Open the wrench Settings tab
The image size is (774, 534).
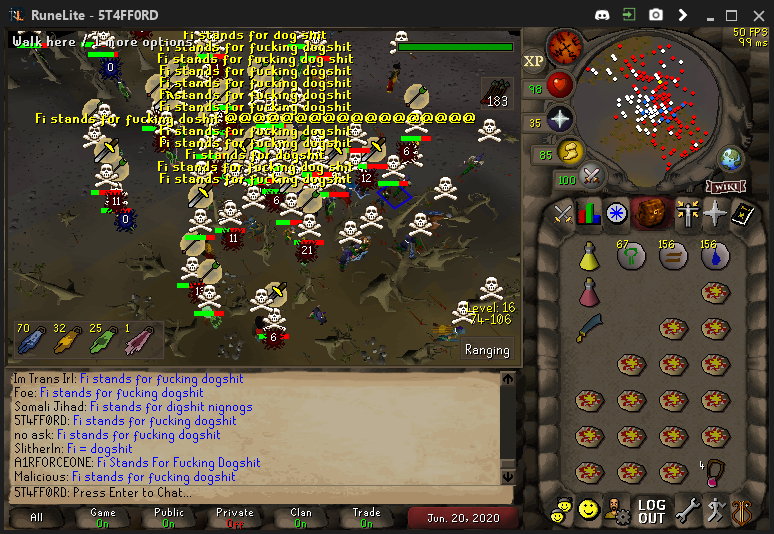[688, 510]
